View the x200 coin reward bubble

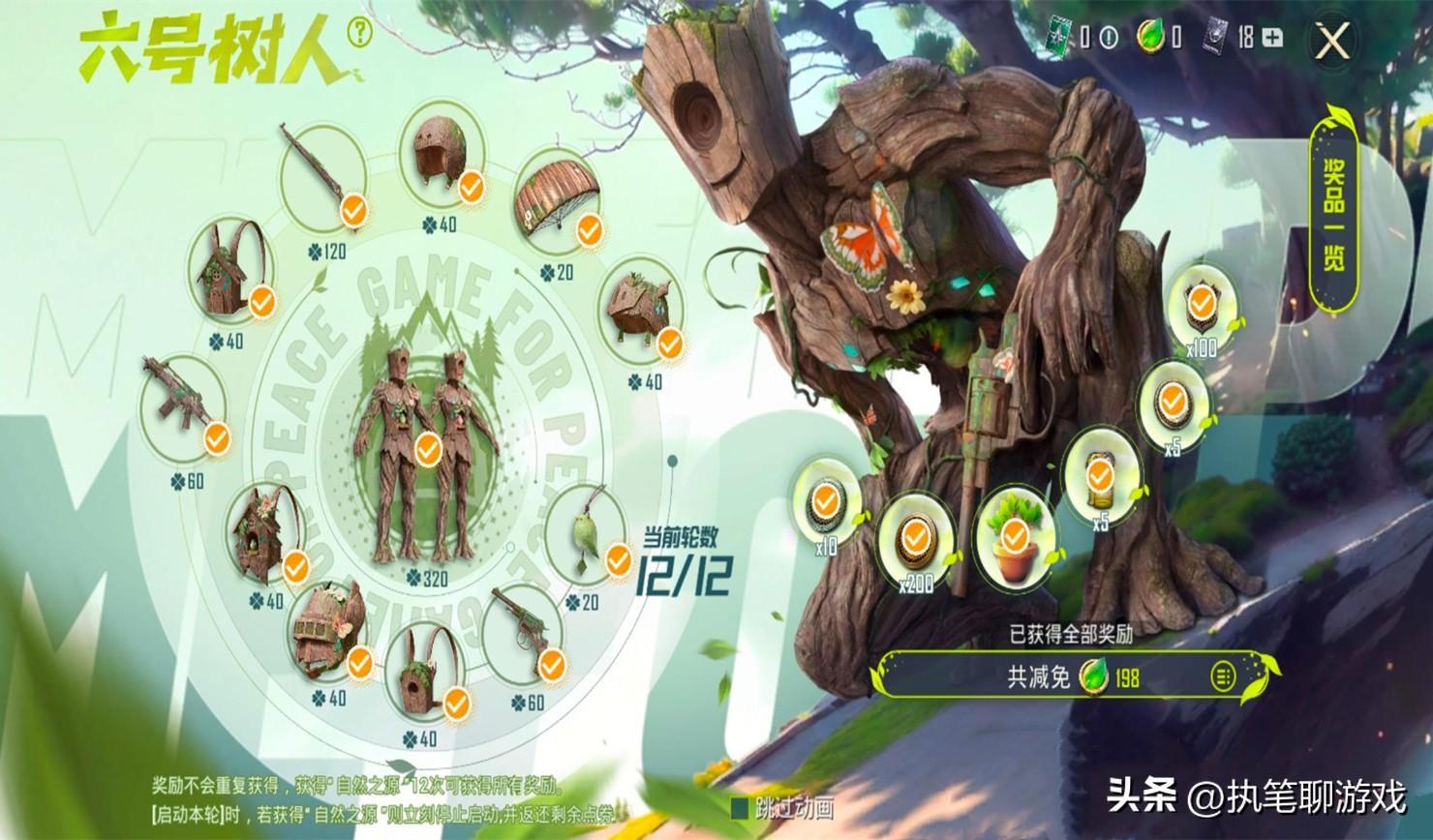click(x=915, y=538)
